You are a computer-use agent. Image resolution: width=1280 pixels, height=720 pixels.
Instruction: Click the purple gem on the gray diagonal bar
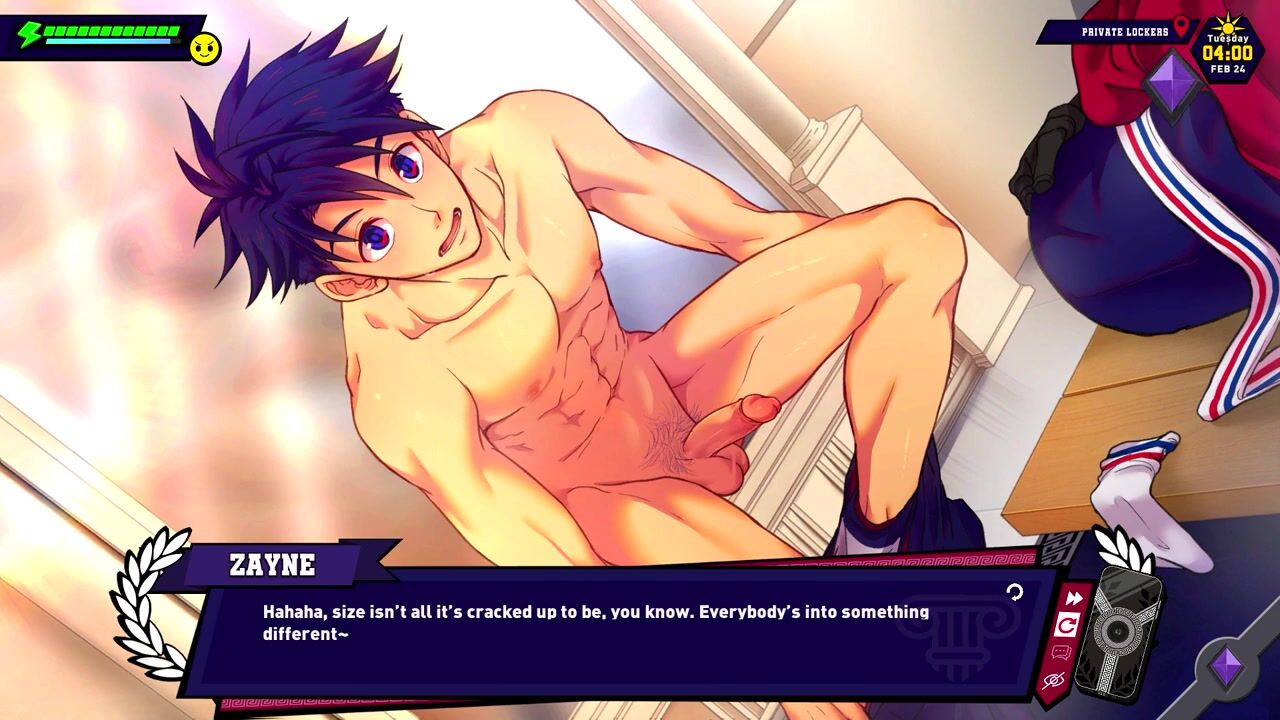1226,666
